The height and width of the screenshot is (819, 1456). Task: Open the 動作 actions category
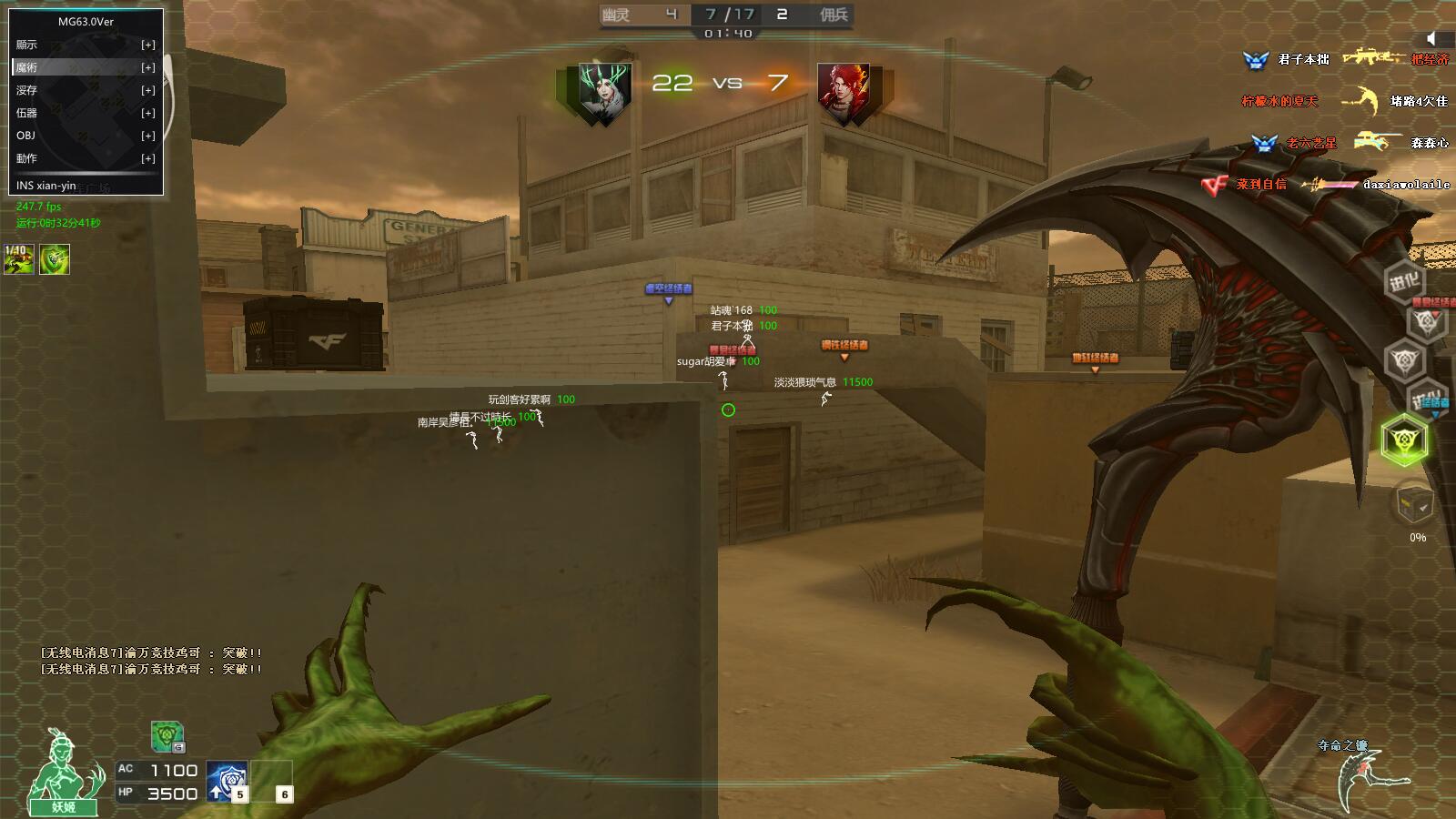pyautogui.click(x=86, y=158)
